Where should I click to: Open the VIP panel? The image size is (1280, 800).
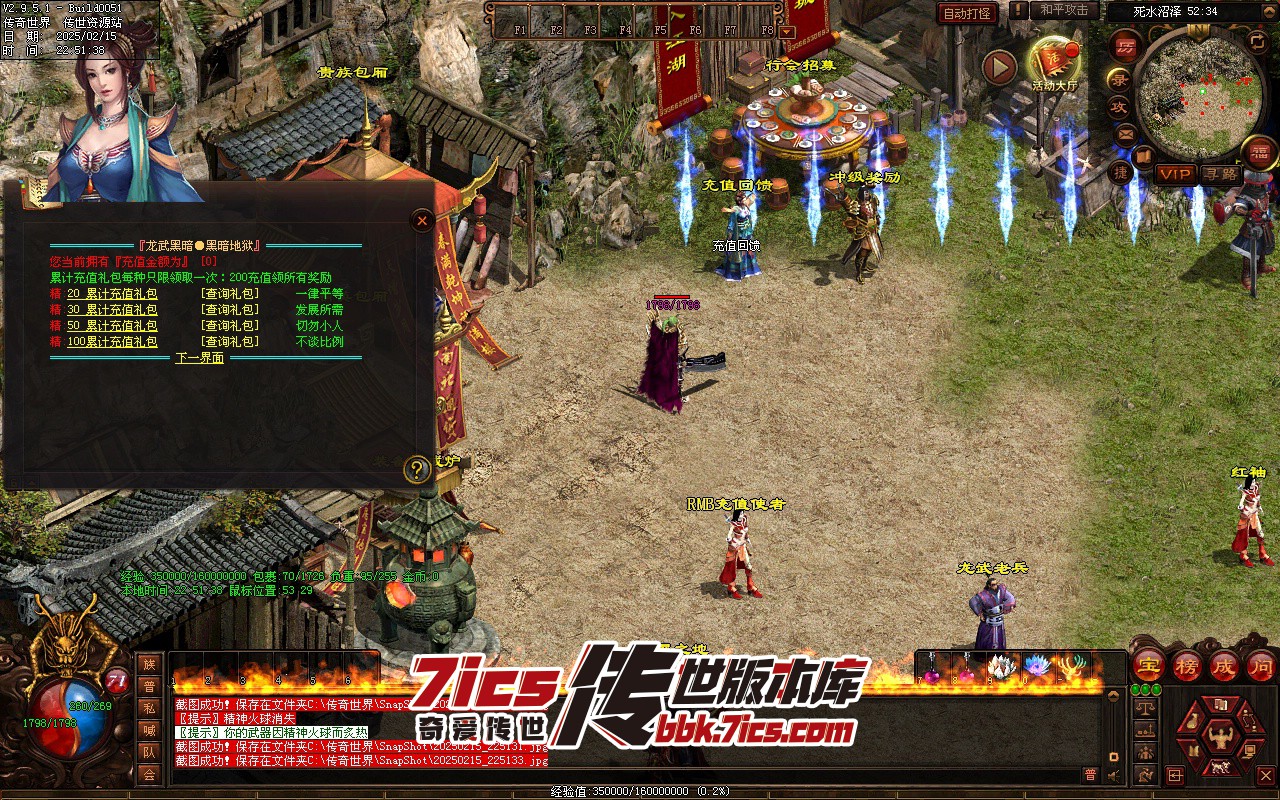(1176, 174)
